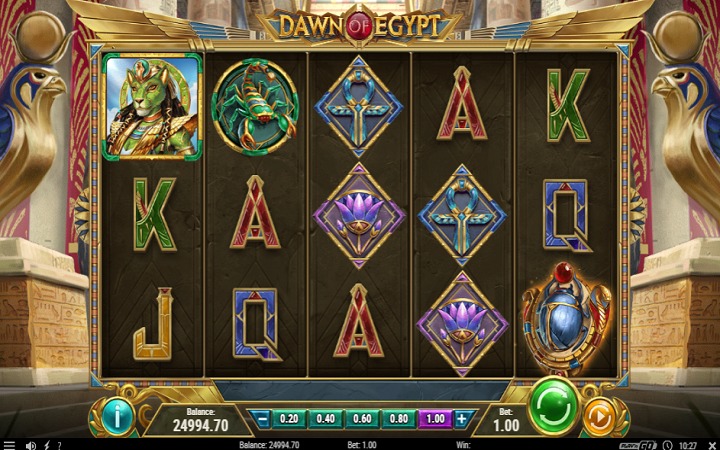Choose the 0.40 bet value

[325, 419]
